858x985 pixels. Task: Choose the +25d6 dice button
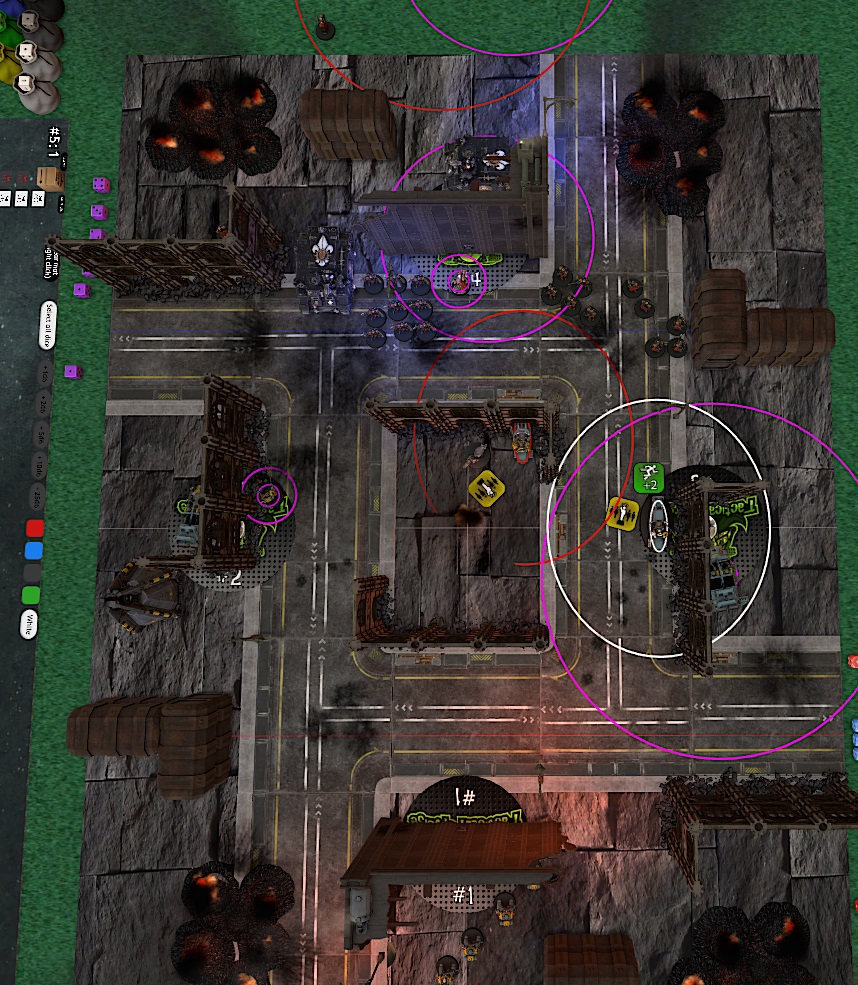[x=39, y=496]
